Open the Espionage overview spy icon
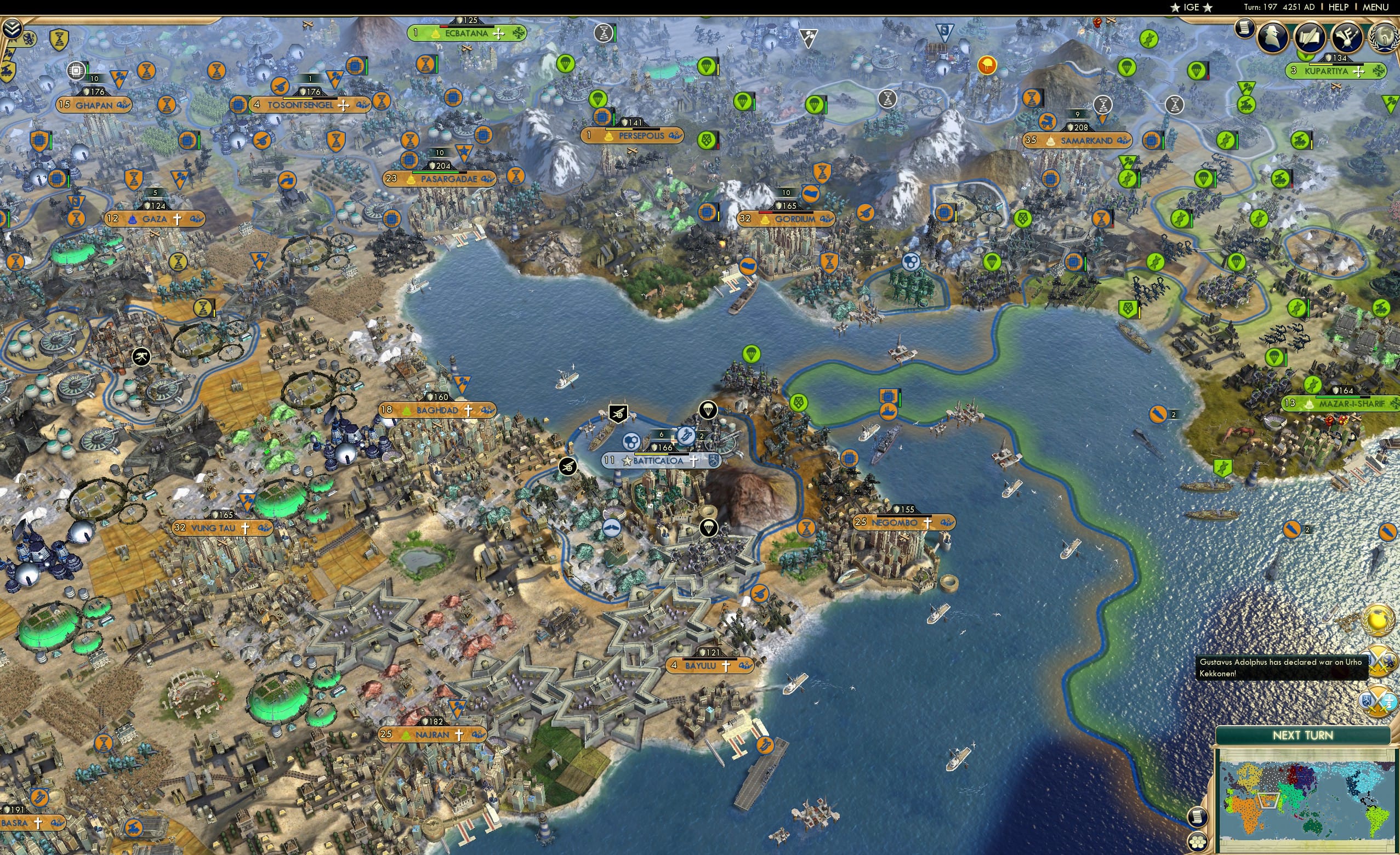 coord(1272,37)
